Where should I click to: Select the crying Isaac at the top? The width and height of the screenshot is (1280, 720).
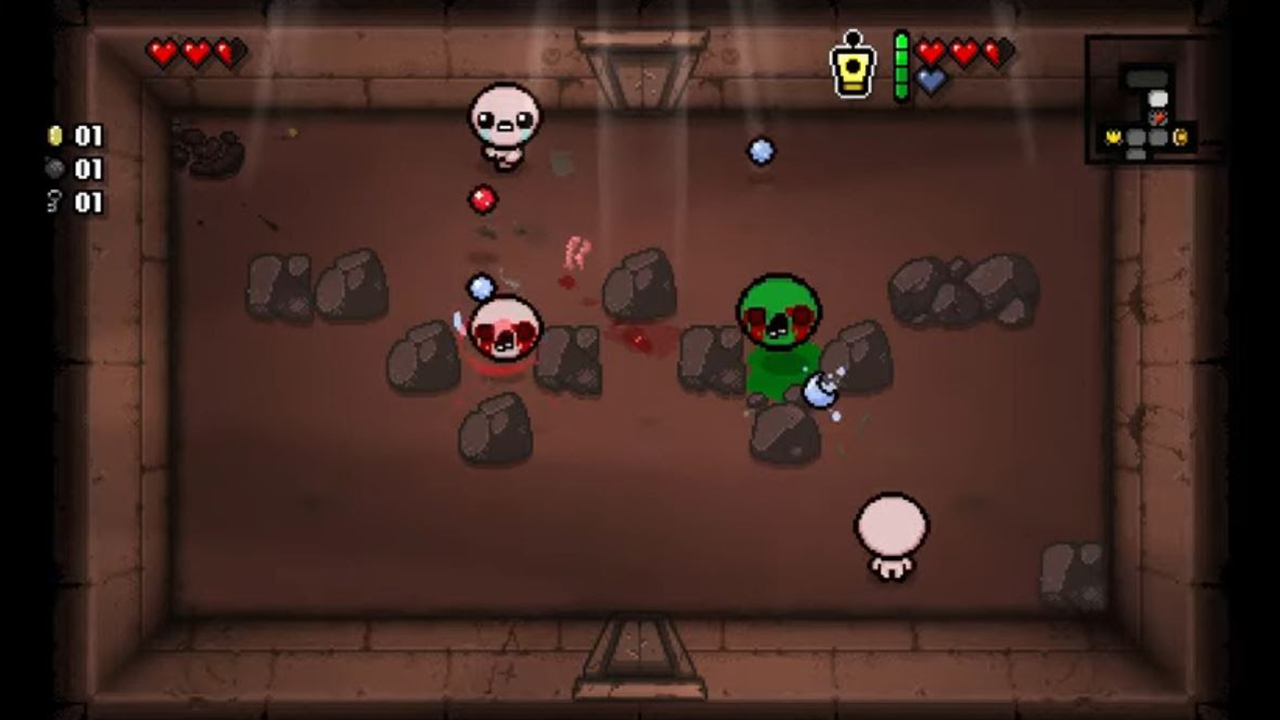(505, 125)
